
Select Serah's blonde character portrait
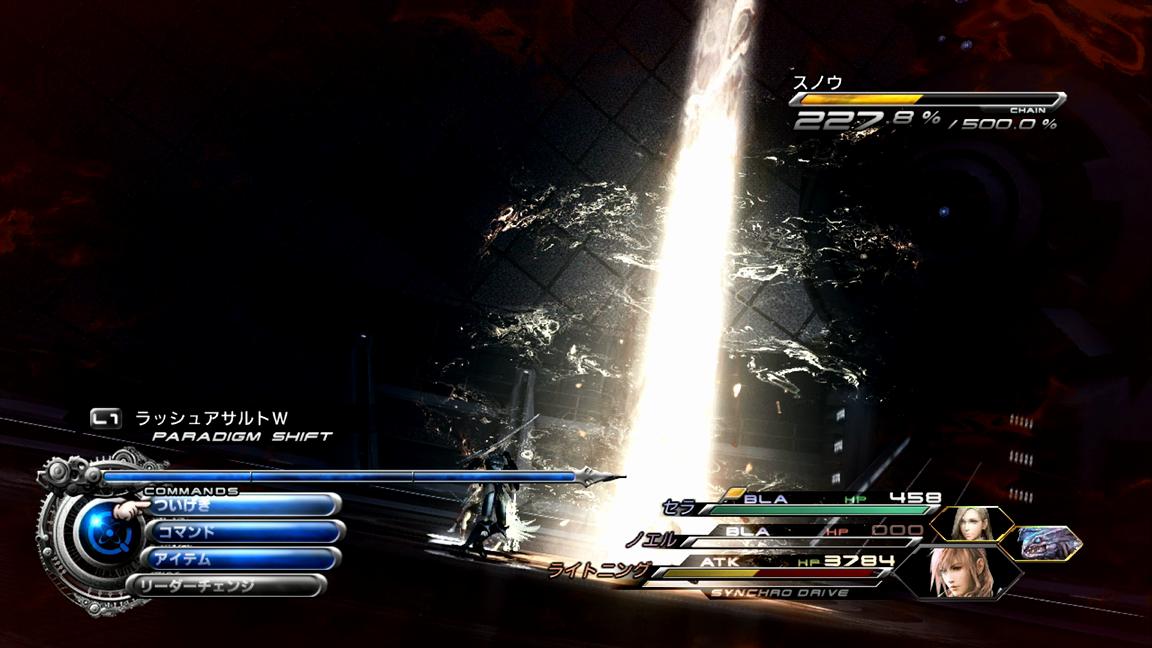click(971, 524)
